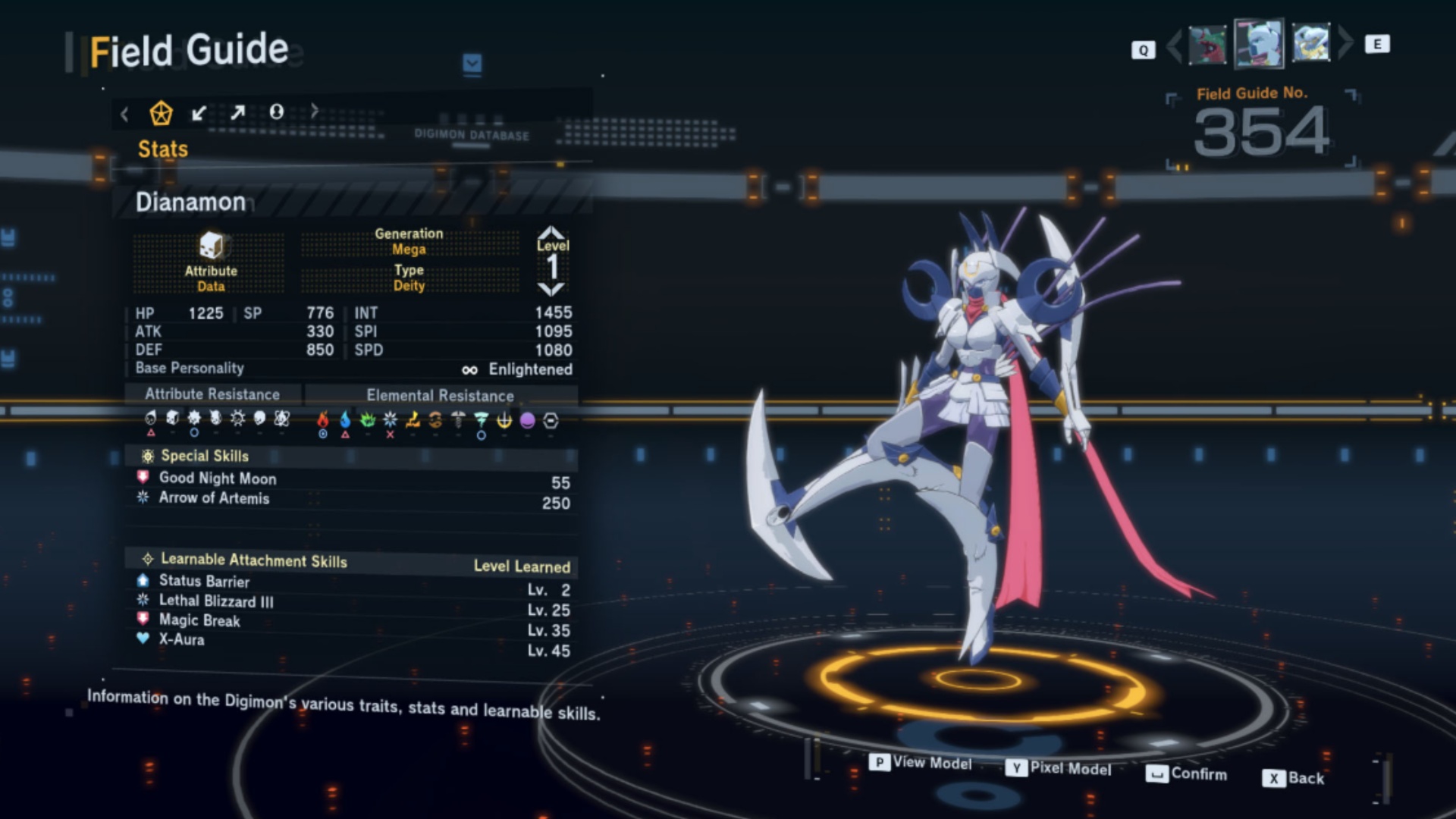Show the profile silhouette tab
The width and height of the screenshot is (1456, 819).
(277, 112)
